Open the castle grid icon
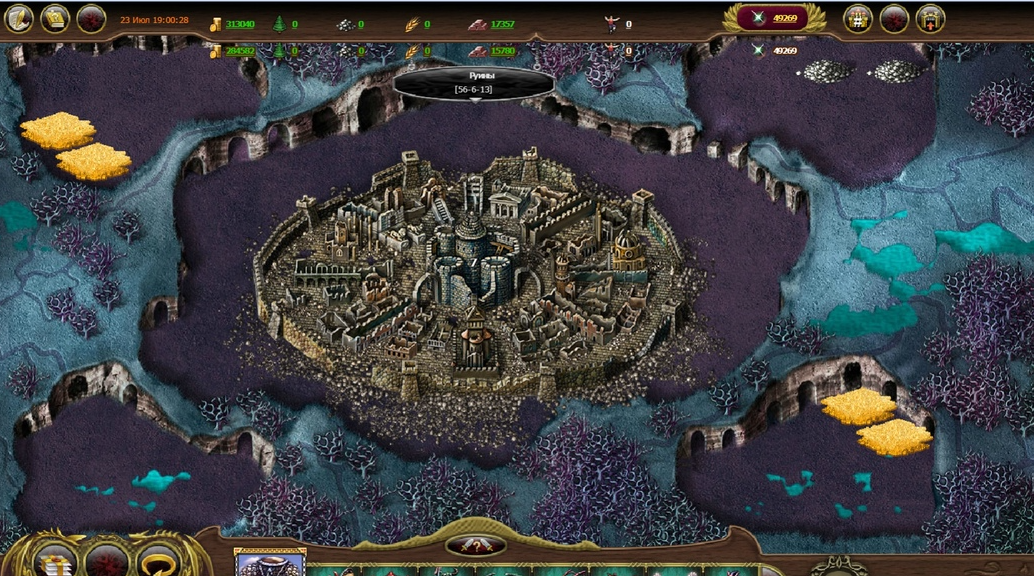This screenshot has width=1034, height=576. 858,18
